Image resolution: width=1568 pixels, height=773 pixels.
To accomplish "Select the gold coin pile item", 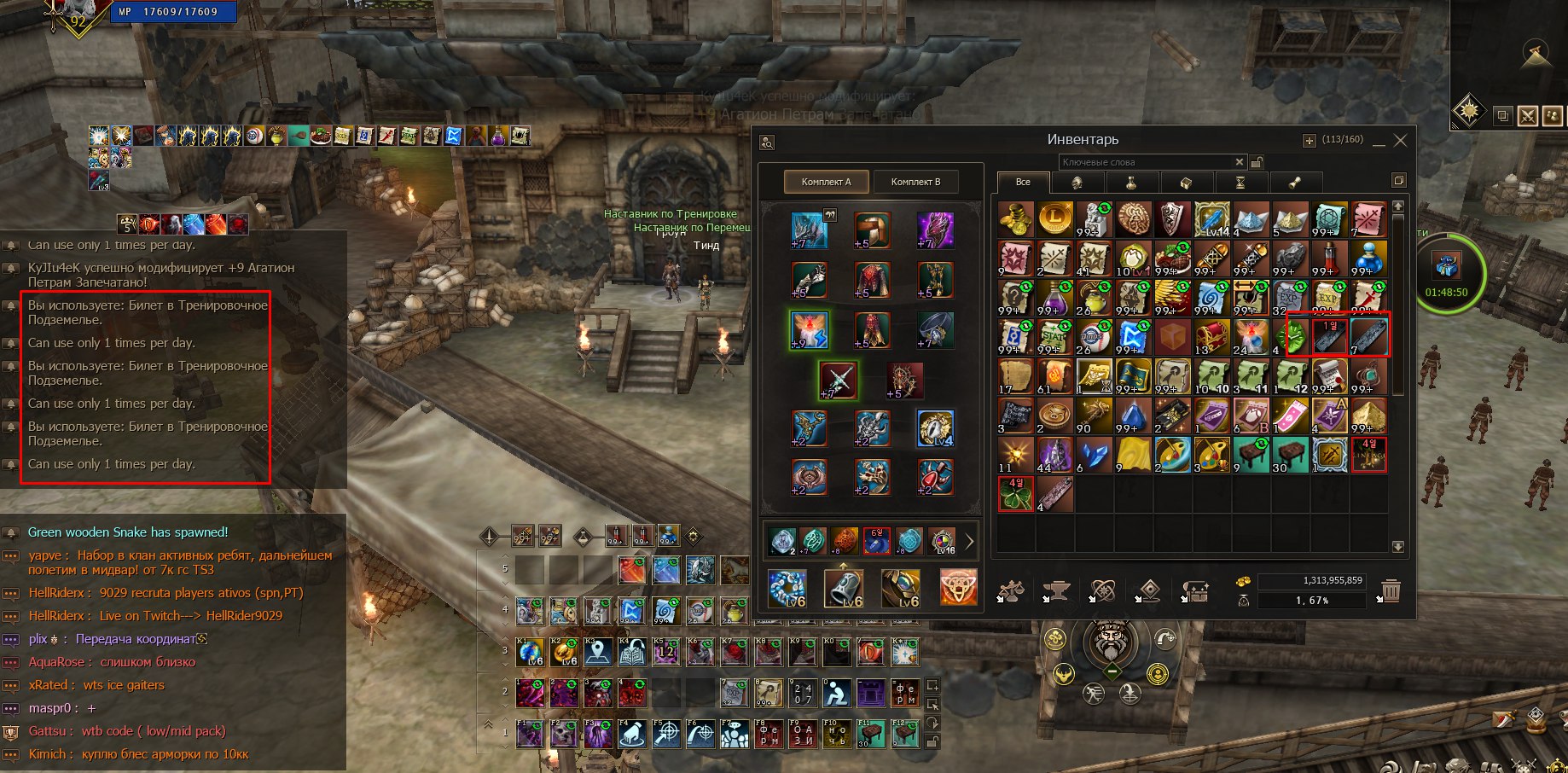I will (1015, 219).
